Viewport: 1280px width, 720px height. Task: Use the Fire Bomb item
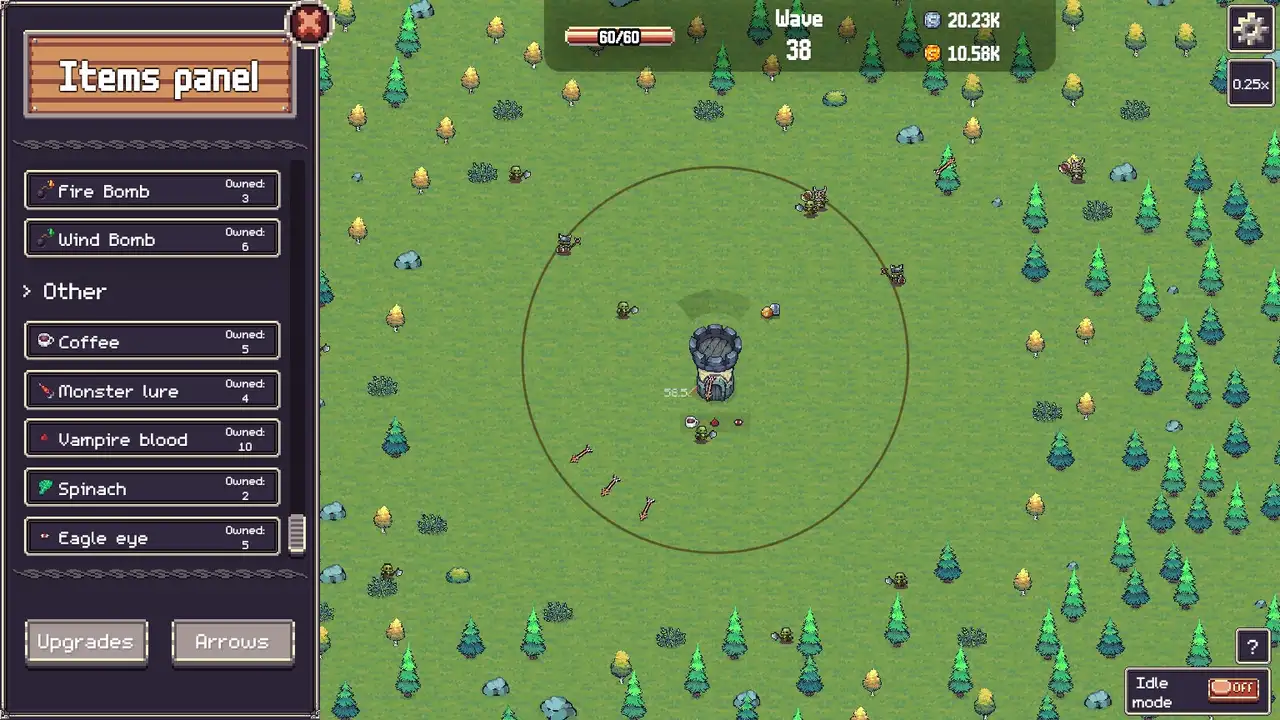click(x=152, y=190)
